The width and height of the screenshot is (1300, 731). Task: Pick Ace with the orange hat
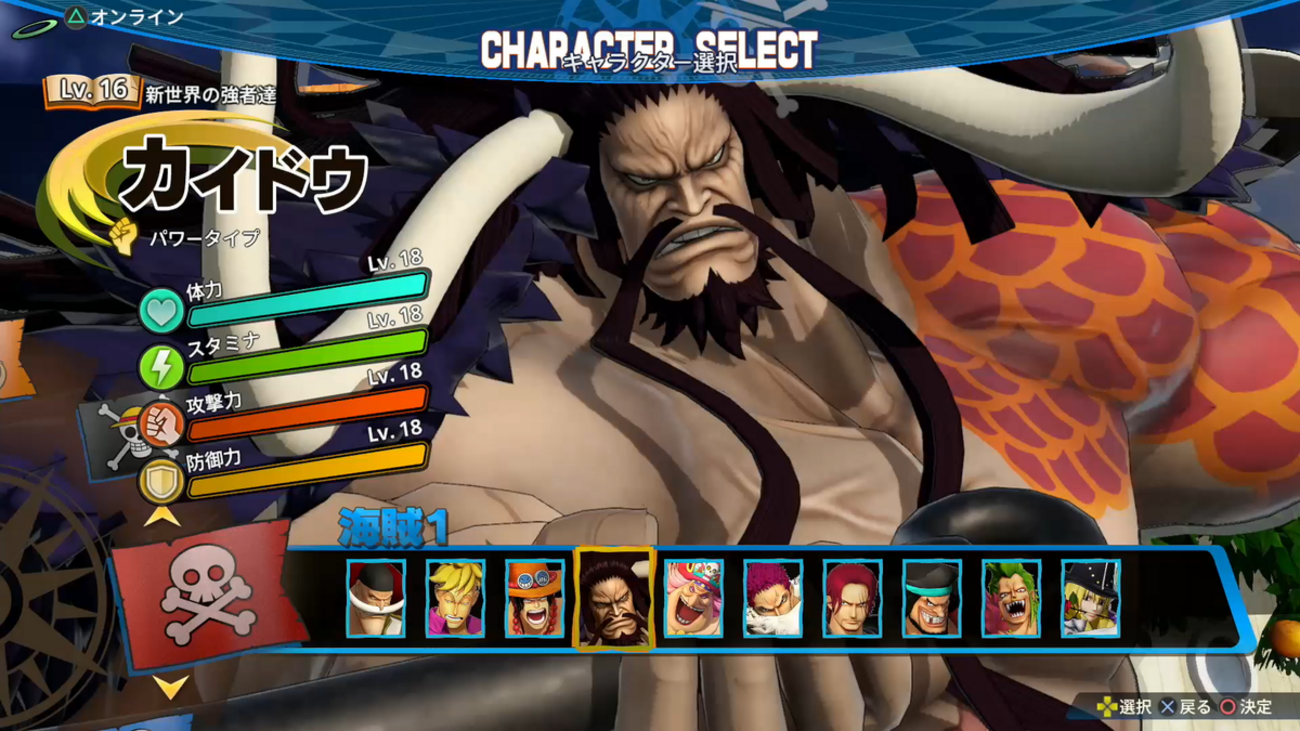point(535,598)
